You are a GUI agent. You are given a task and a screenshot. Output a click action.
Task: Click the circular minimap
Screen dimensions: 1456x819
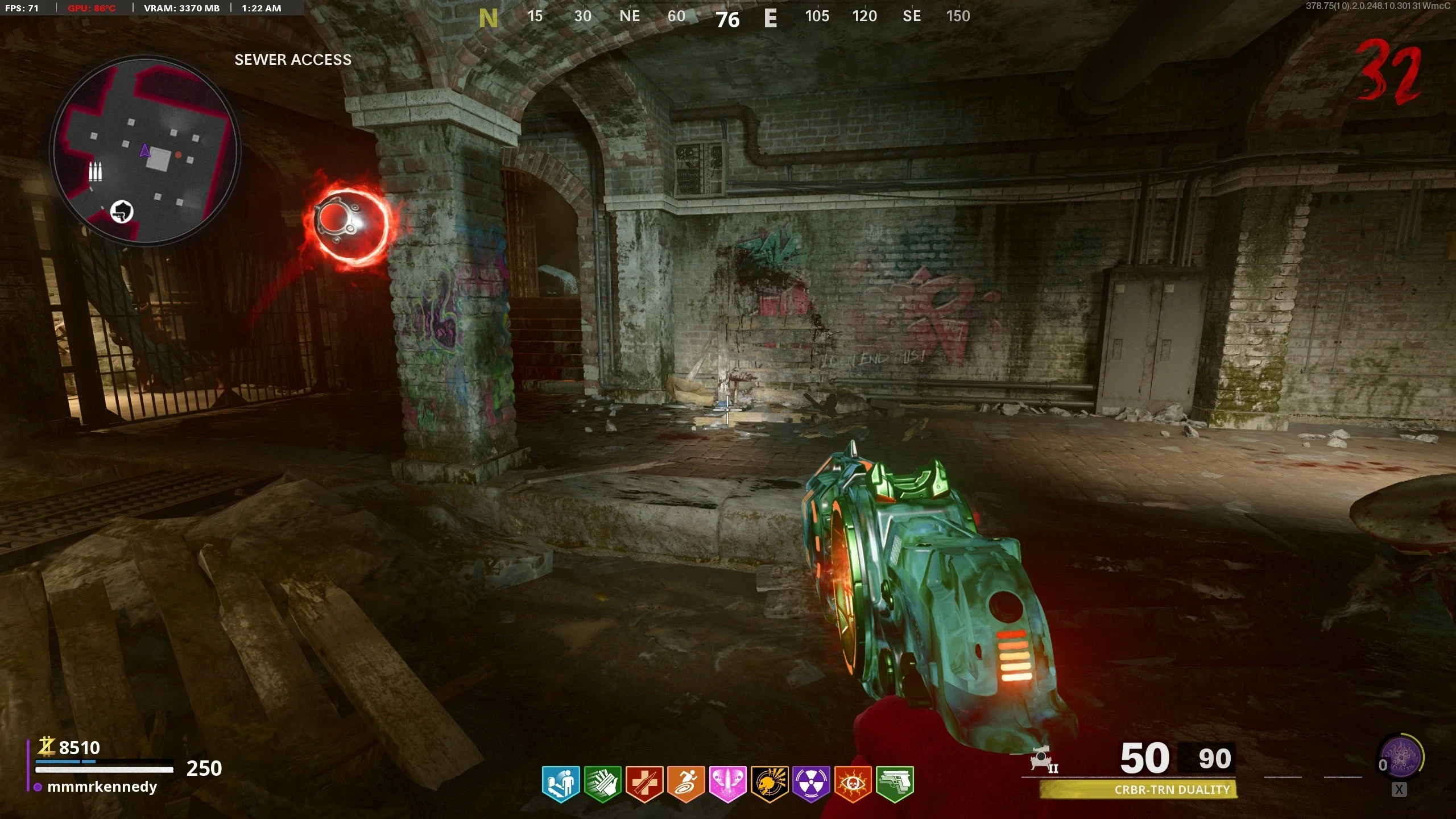(145, 151)
